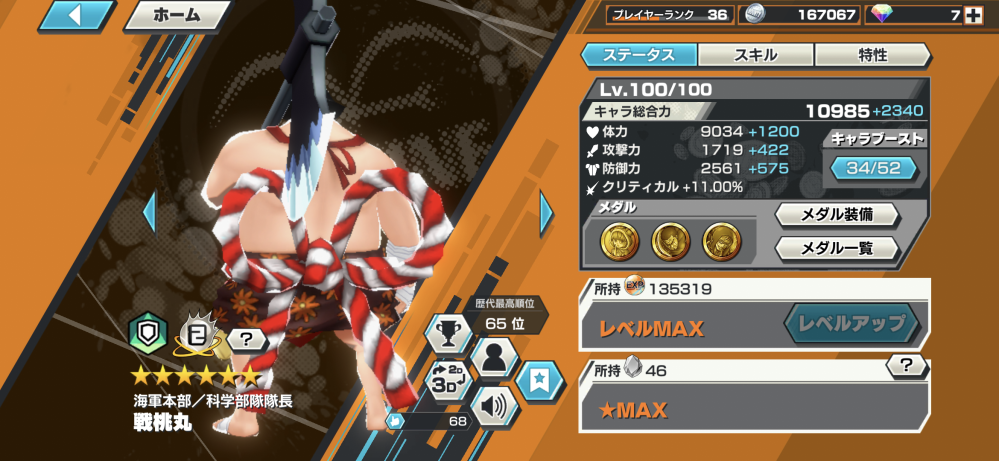Open the 特性 tab

click(x=872, y=55)
